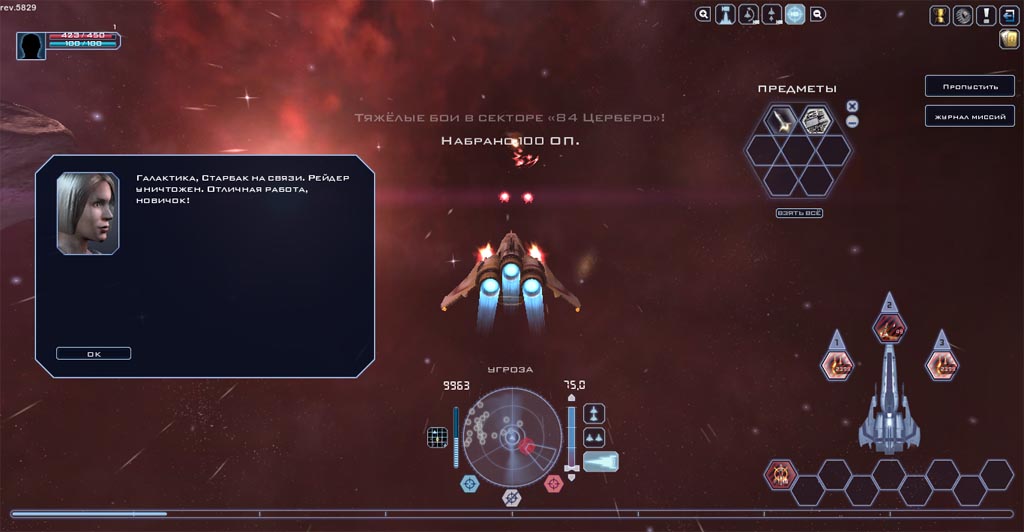Select the missile item in loot grid

(780, 121)
